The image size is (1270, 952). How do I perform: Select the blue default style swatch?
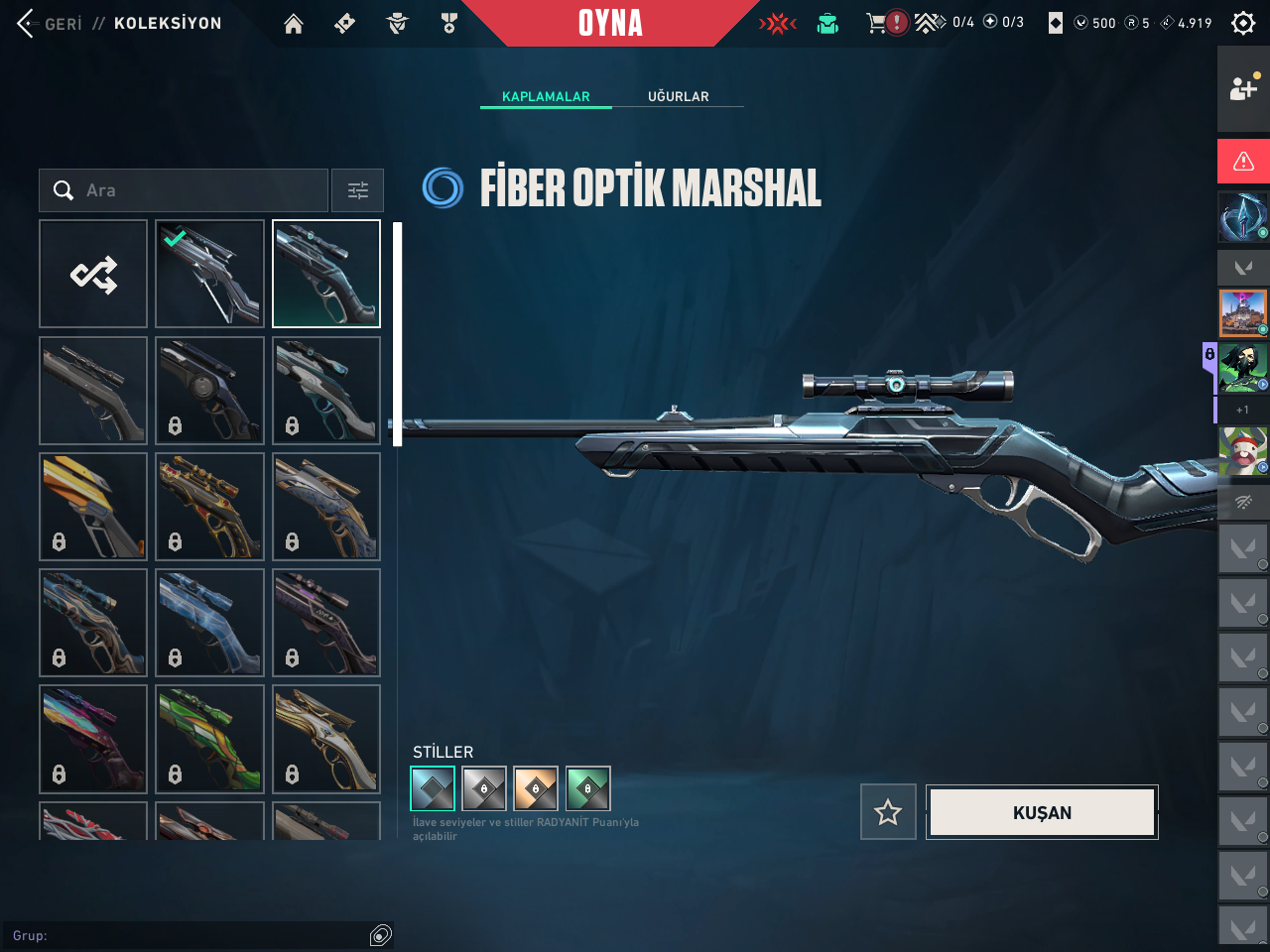[433, 789]
